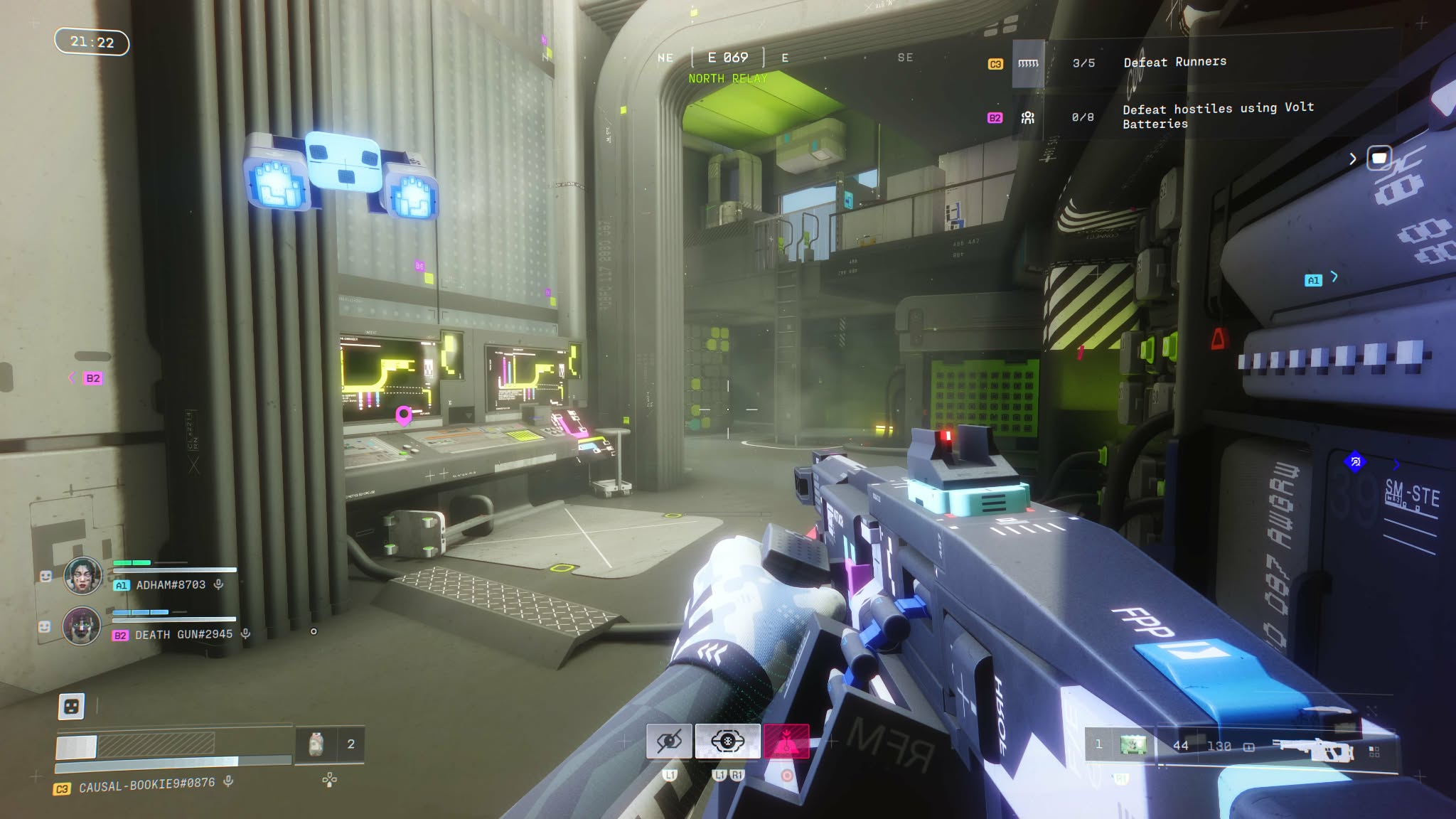Select the Volt Batteries objective entry

(x=1217, y=116)
